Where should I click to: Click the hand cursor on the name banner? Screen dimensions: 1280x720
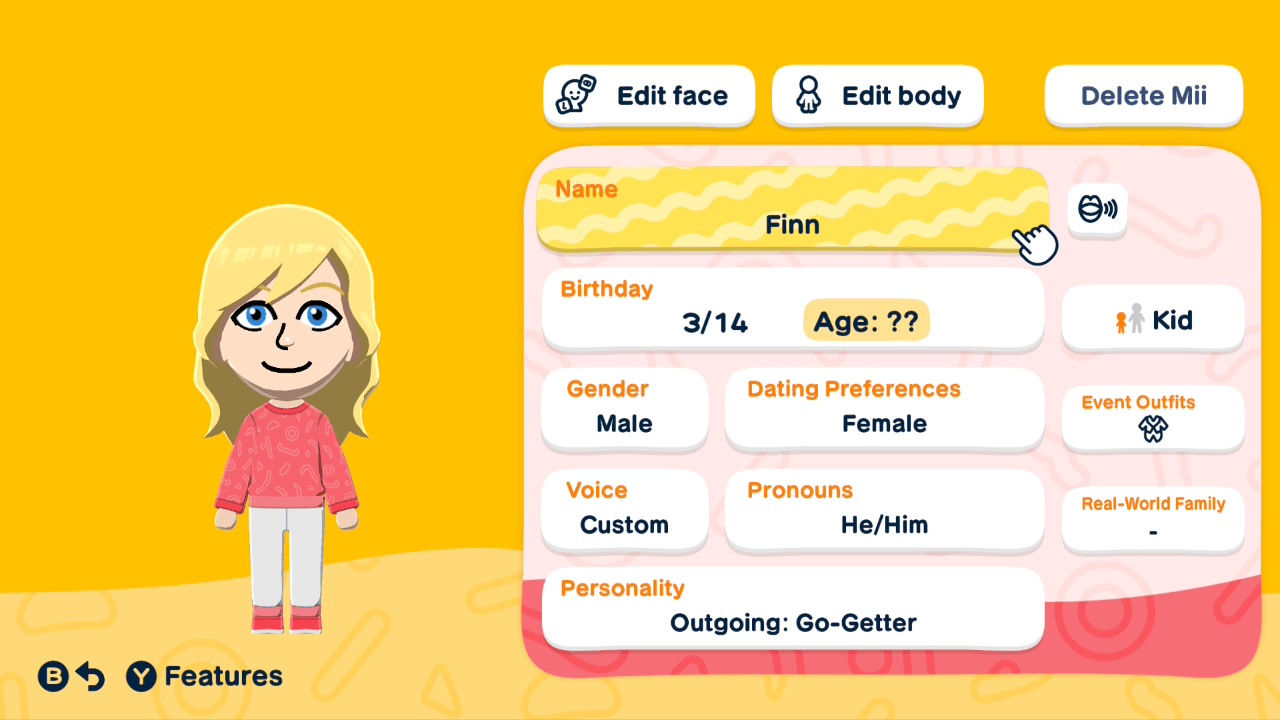pyautogui.click(x=1035, y=243)
